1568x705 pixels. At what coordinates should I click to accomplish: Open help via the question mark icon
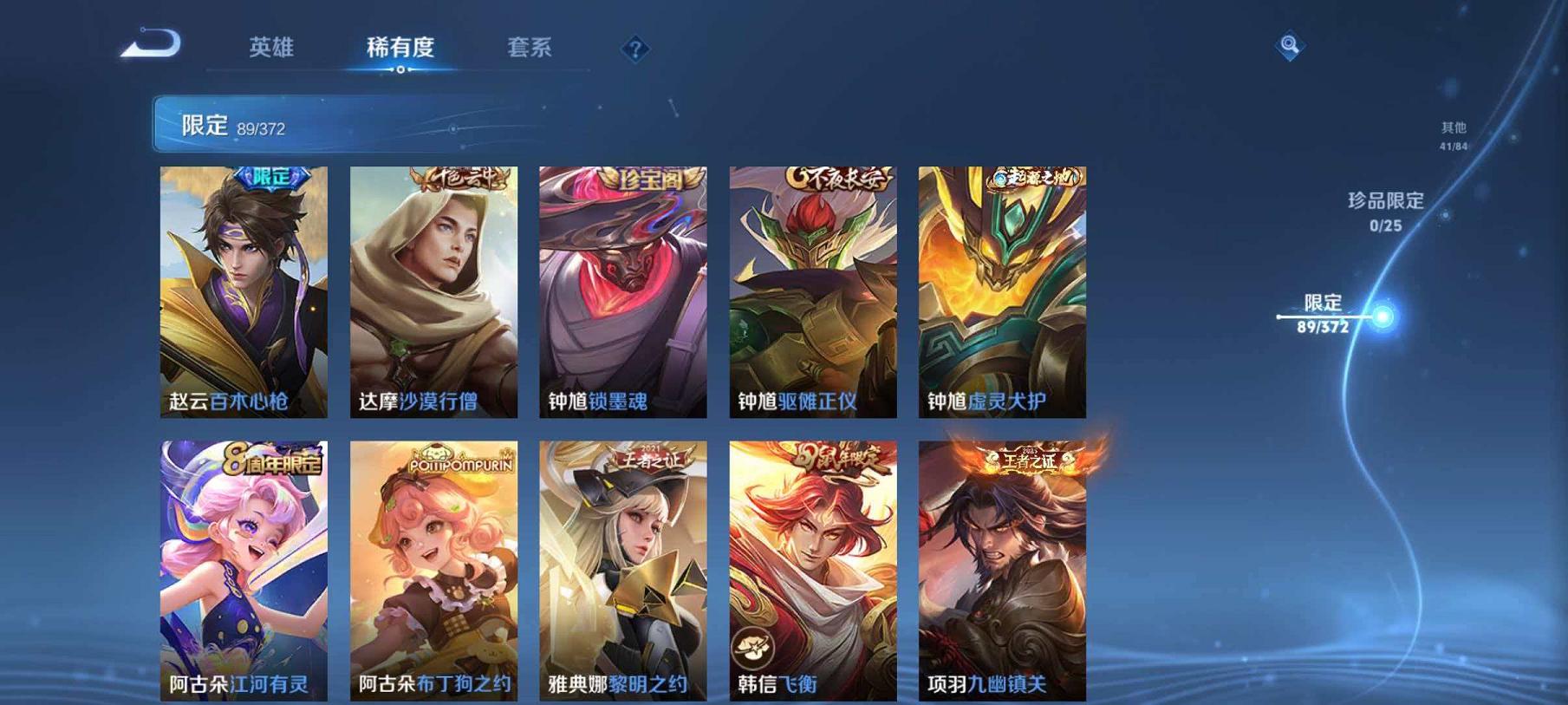(x=639, y=49)
